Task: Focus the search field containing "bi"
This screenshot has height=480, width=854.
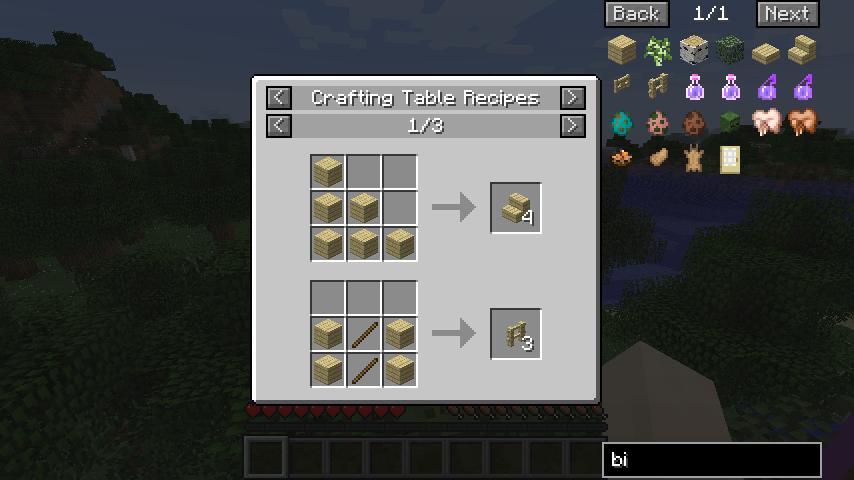Action: coord(711,460)
